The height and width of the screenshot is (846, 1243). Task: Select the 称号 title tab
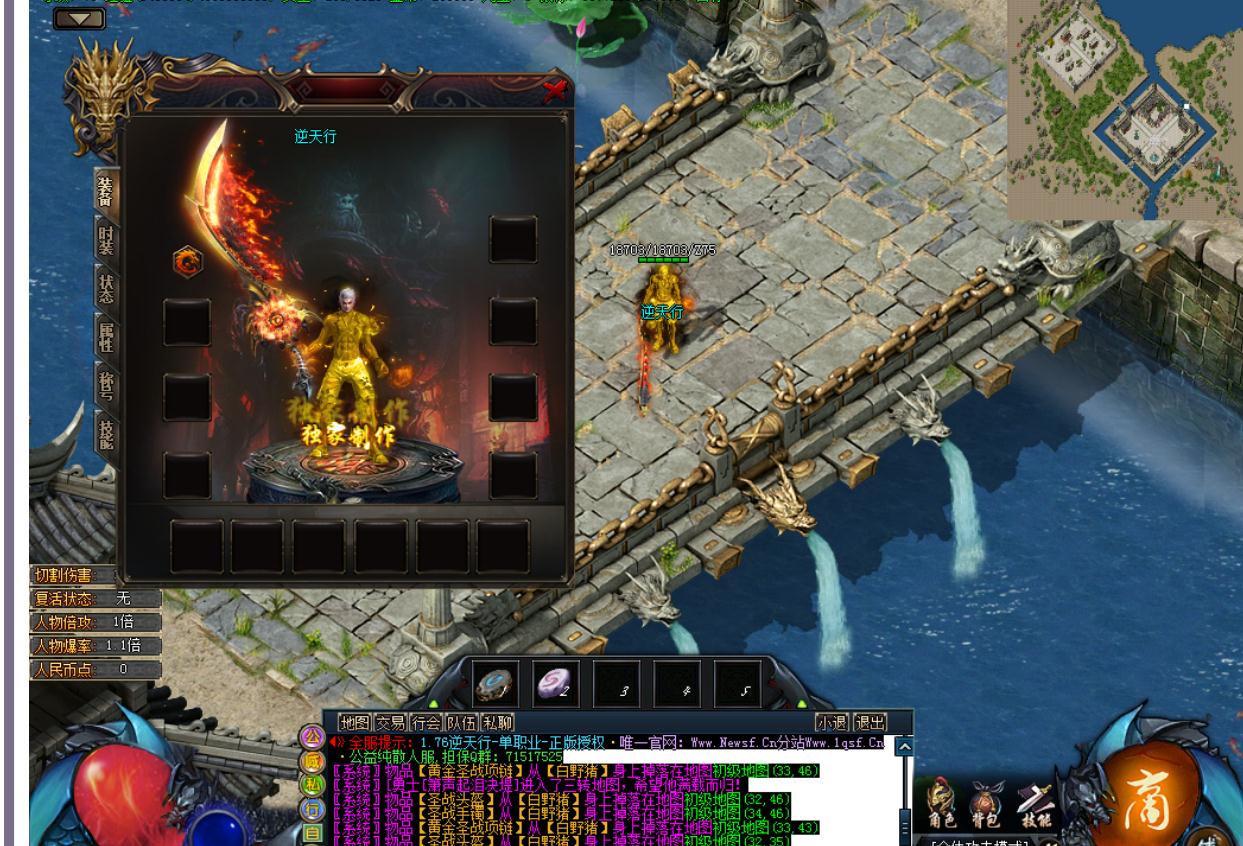[106, 385]
